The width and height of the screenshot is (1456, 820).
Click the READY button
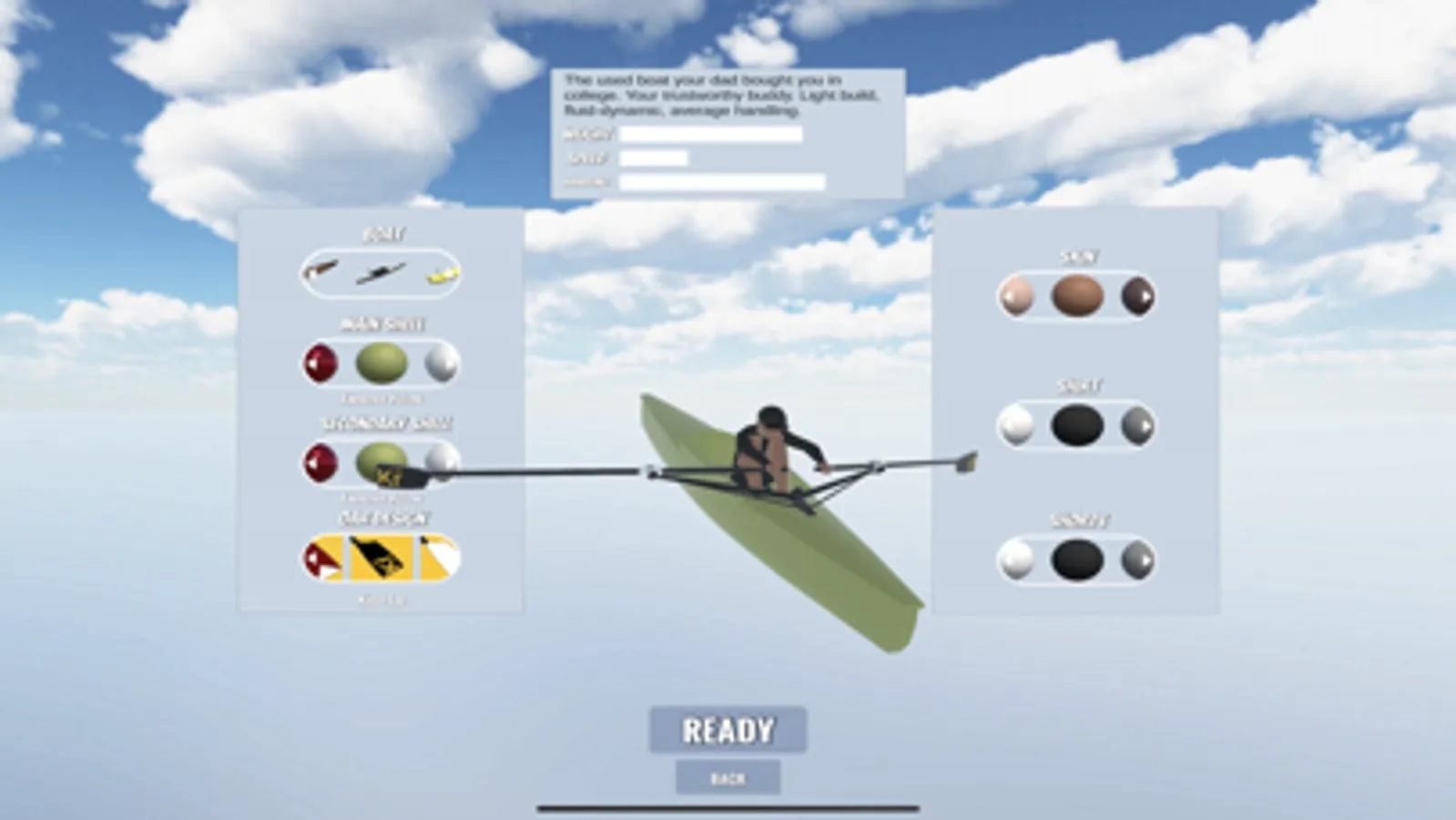tap(728, 729)
